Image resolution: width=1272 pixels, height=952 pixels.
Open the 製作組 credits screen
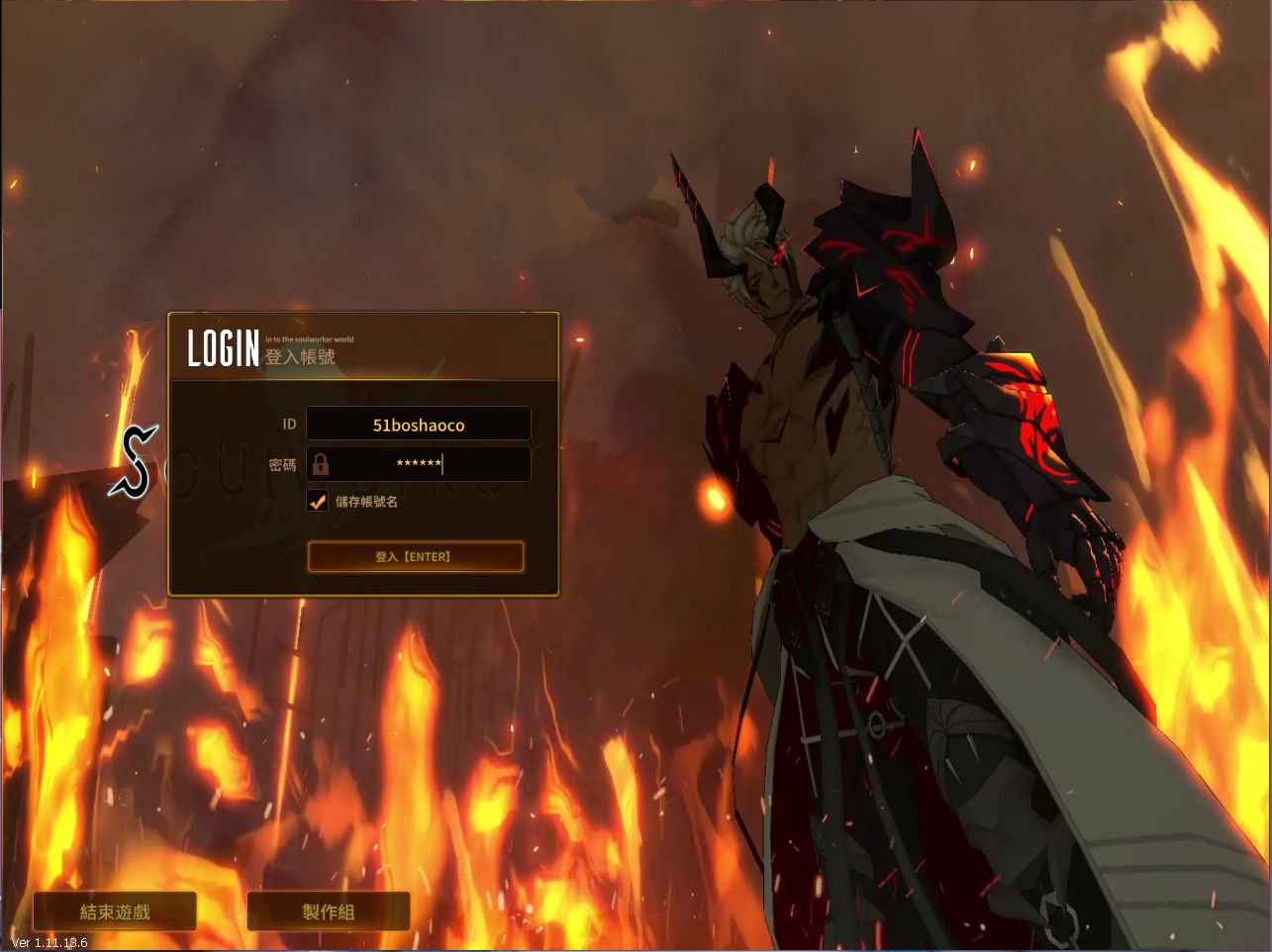328,911
